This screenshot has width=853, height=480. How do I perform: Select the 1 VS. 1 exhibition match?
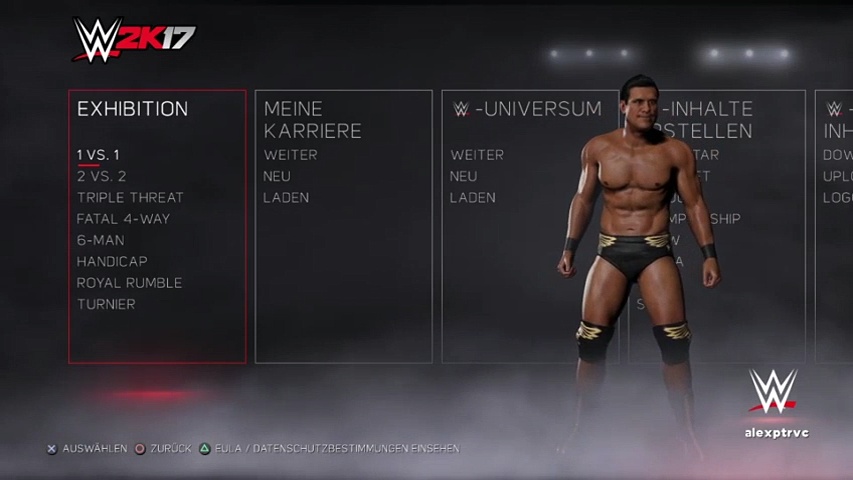point(98,155)
